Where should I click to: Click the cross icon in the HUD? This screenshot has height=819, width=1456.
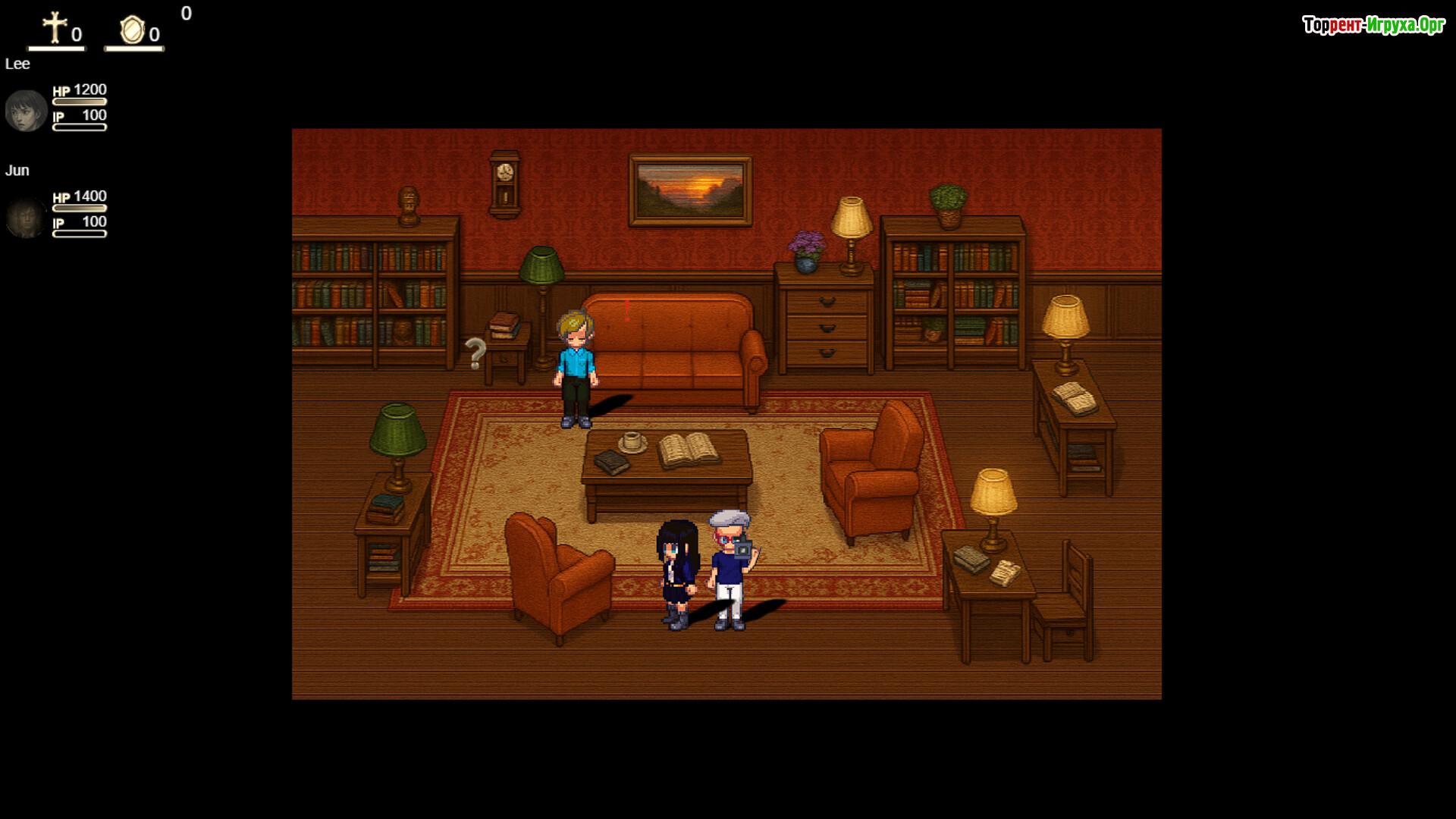tap(55, 28)
